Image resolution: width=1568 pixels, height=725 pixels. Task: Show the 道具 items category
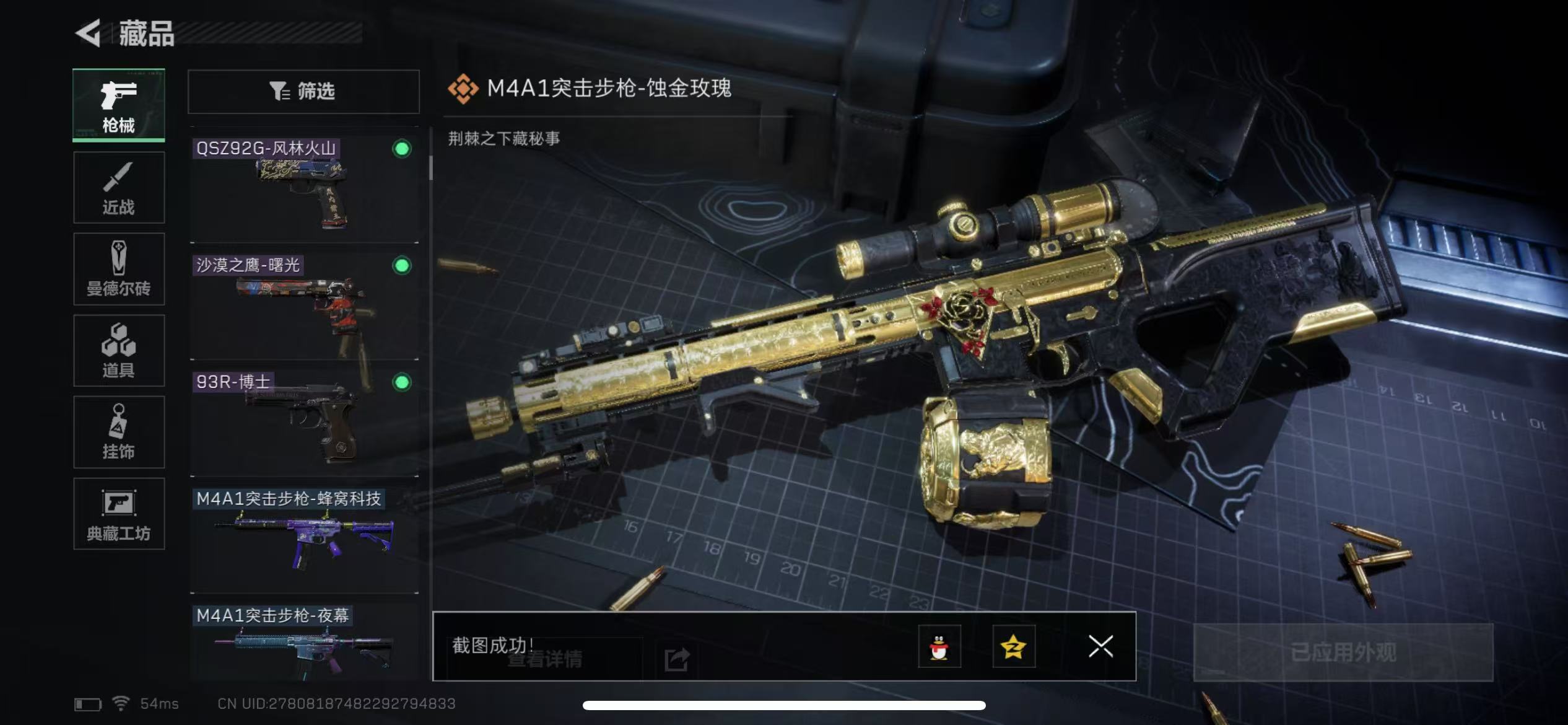118,351
